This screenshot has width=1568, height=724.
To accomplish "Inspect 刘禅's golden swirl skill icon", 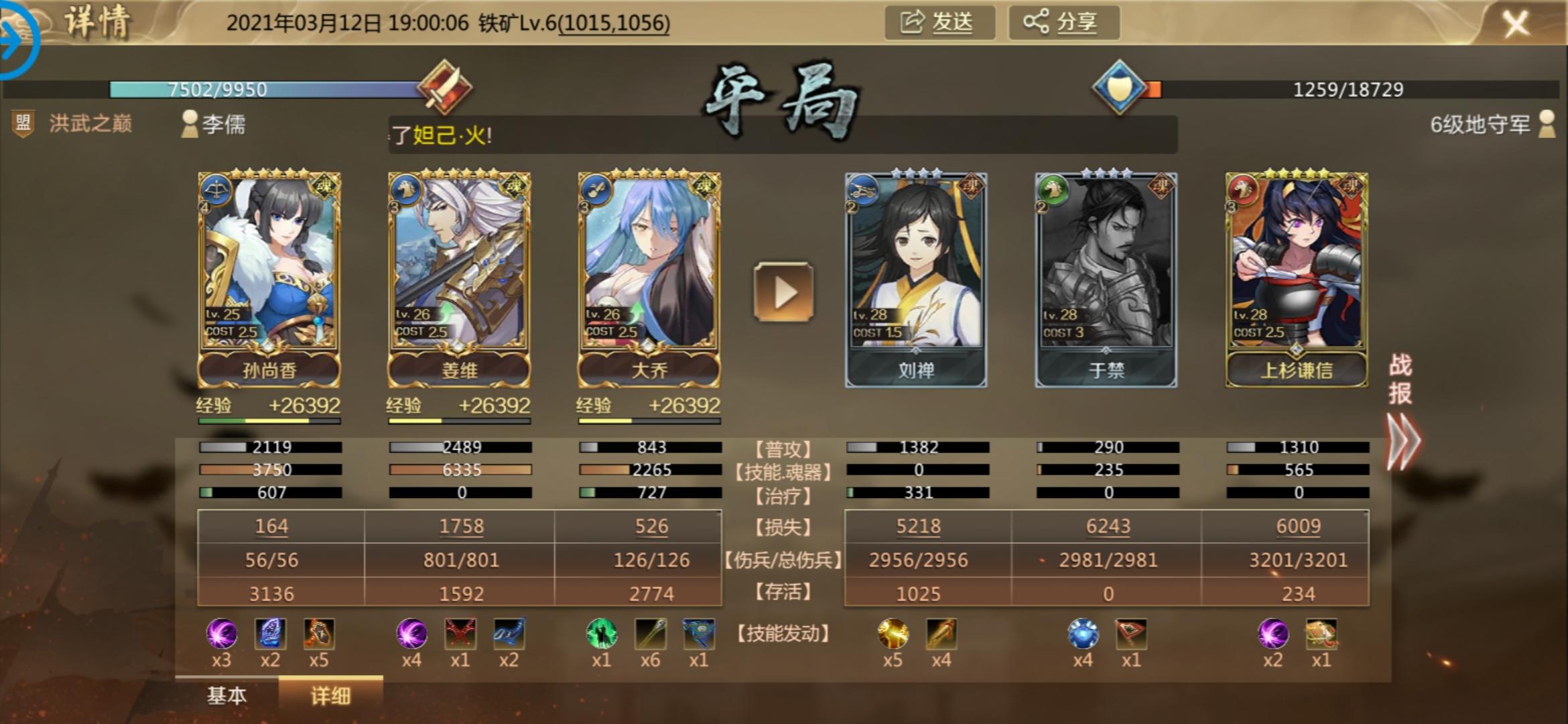I will tap(893, 633).
